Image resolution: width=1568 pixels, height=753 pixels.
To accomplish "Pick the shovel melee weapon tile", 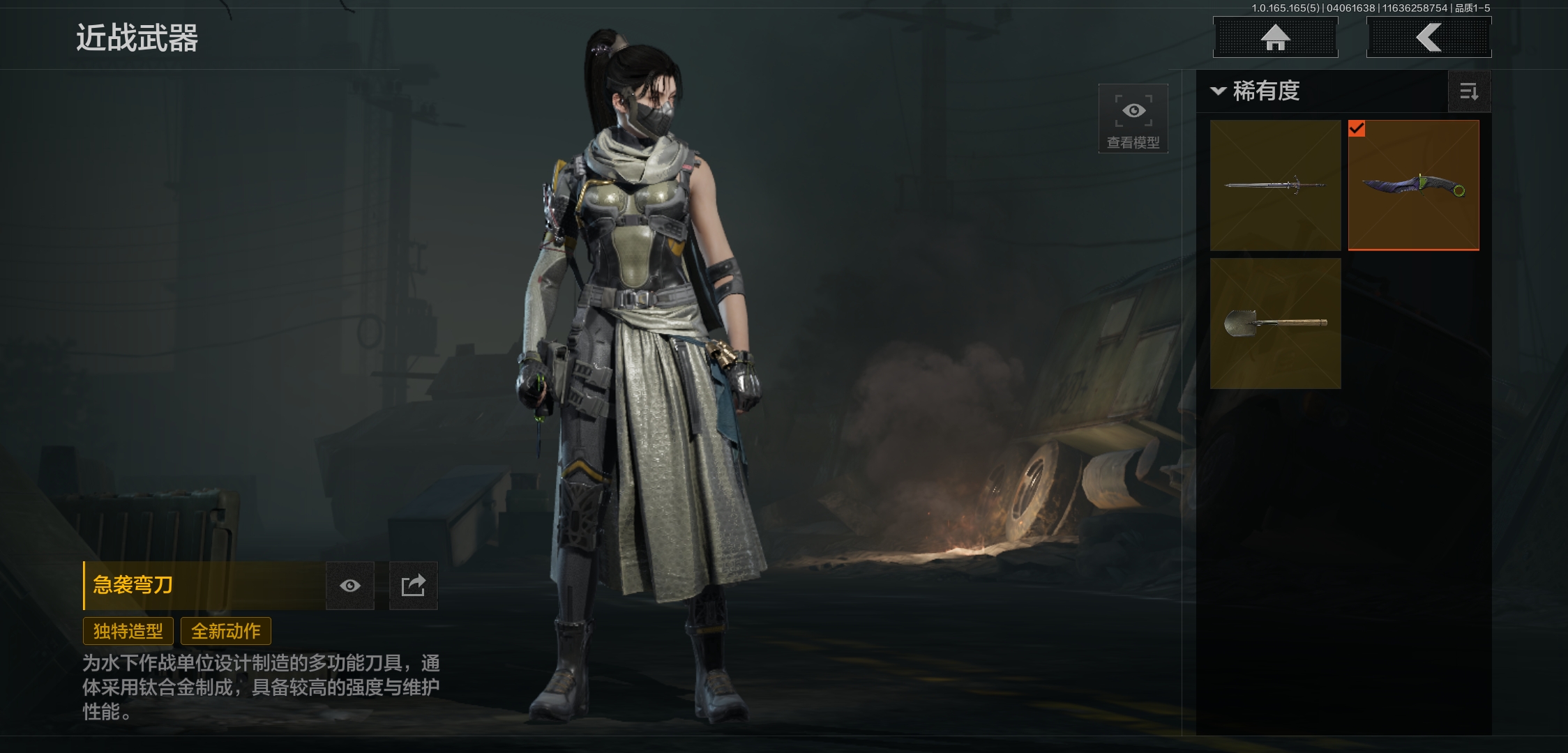I will coord(1275,324).
